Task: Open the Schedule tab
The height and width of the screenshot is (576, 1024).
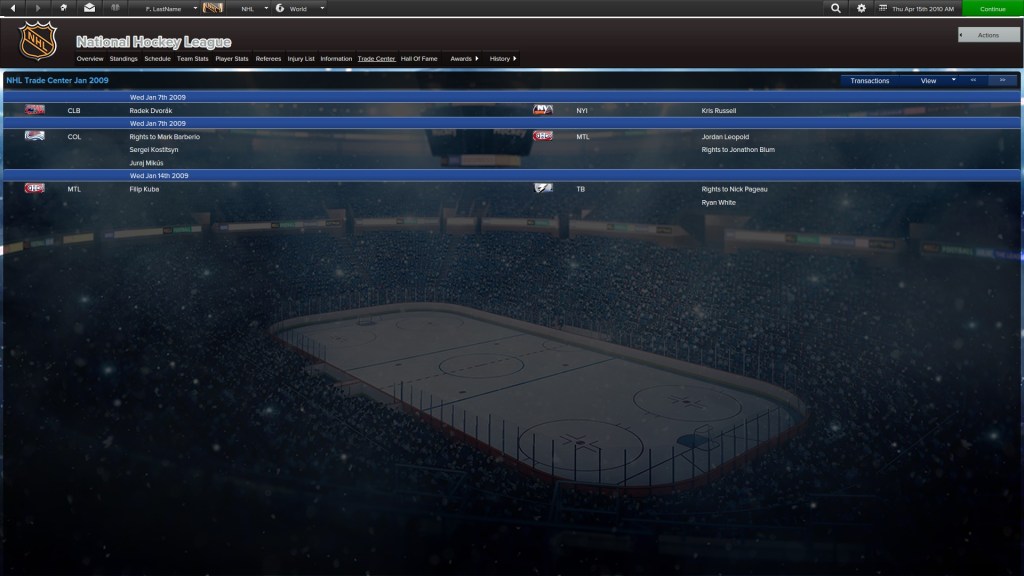Action: click(157, 59)
